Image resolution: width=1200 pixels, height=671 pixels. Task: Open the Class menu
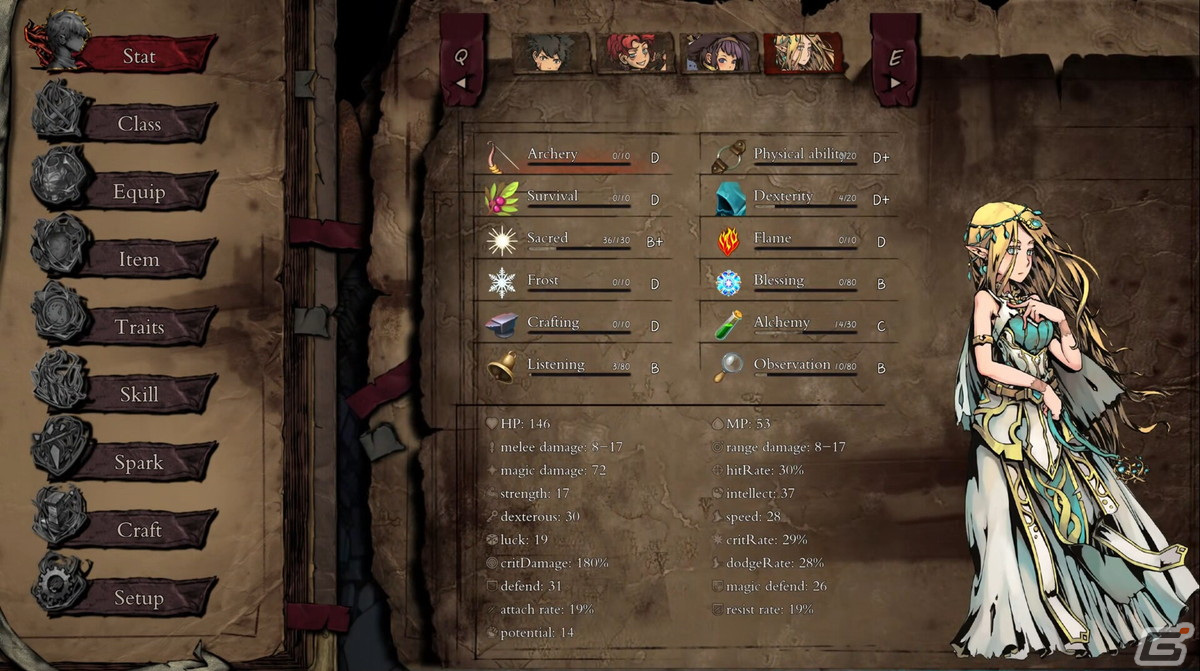click(140, 124)
